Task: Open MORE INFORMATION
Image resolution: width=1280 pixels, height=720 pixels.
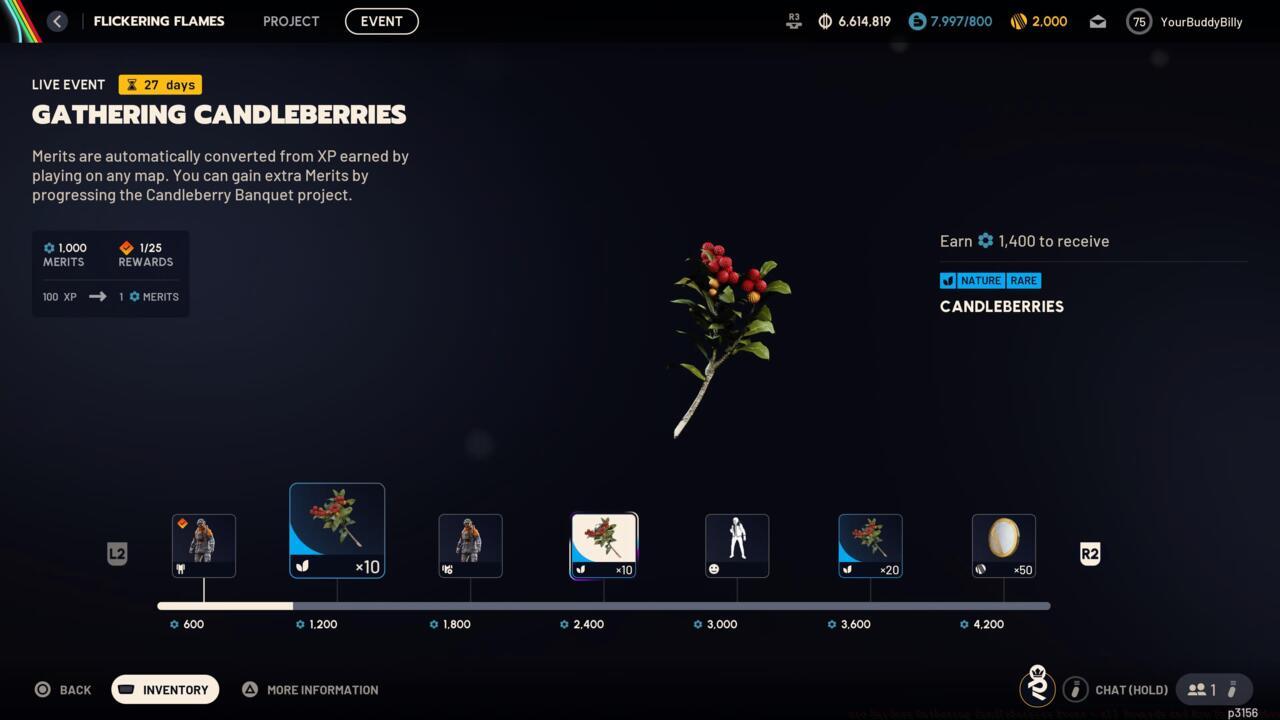Action: pyautogui.click(x=310, y=689)
